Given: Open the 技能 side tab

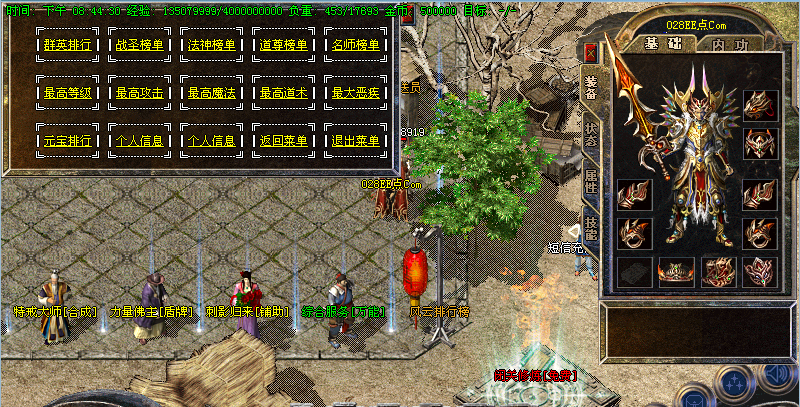Looking at the screenshot, I should point(590,230).
